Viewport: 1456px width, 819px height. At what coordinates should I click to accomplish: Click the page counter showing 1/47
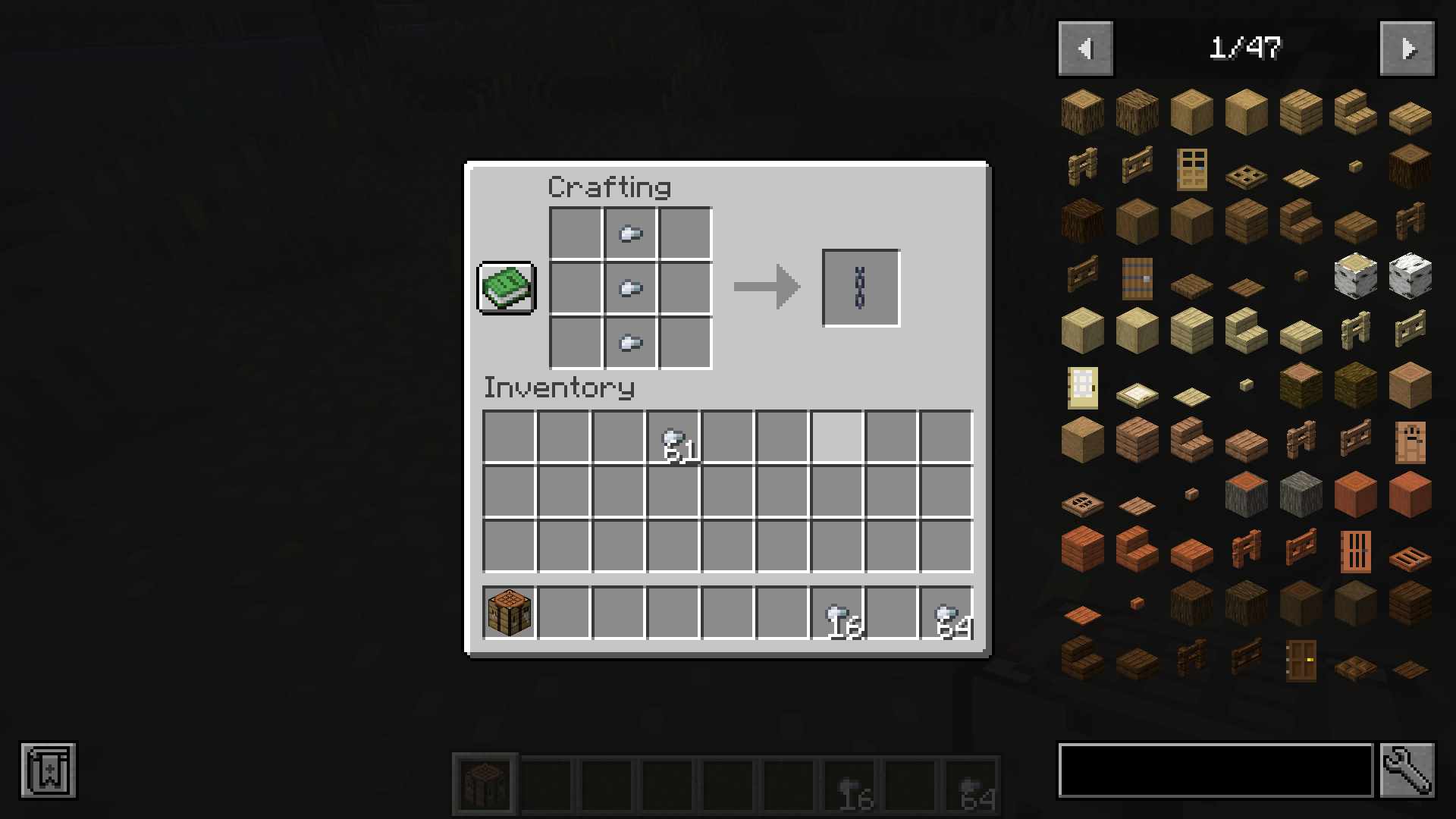pyautogui.click(x=1246, y=48)
